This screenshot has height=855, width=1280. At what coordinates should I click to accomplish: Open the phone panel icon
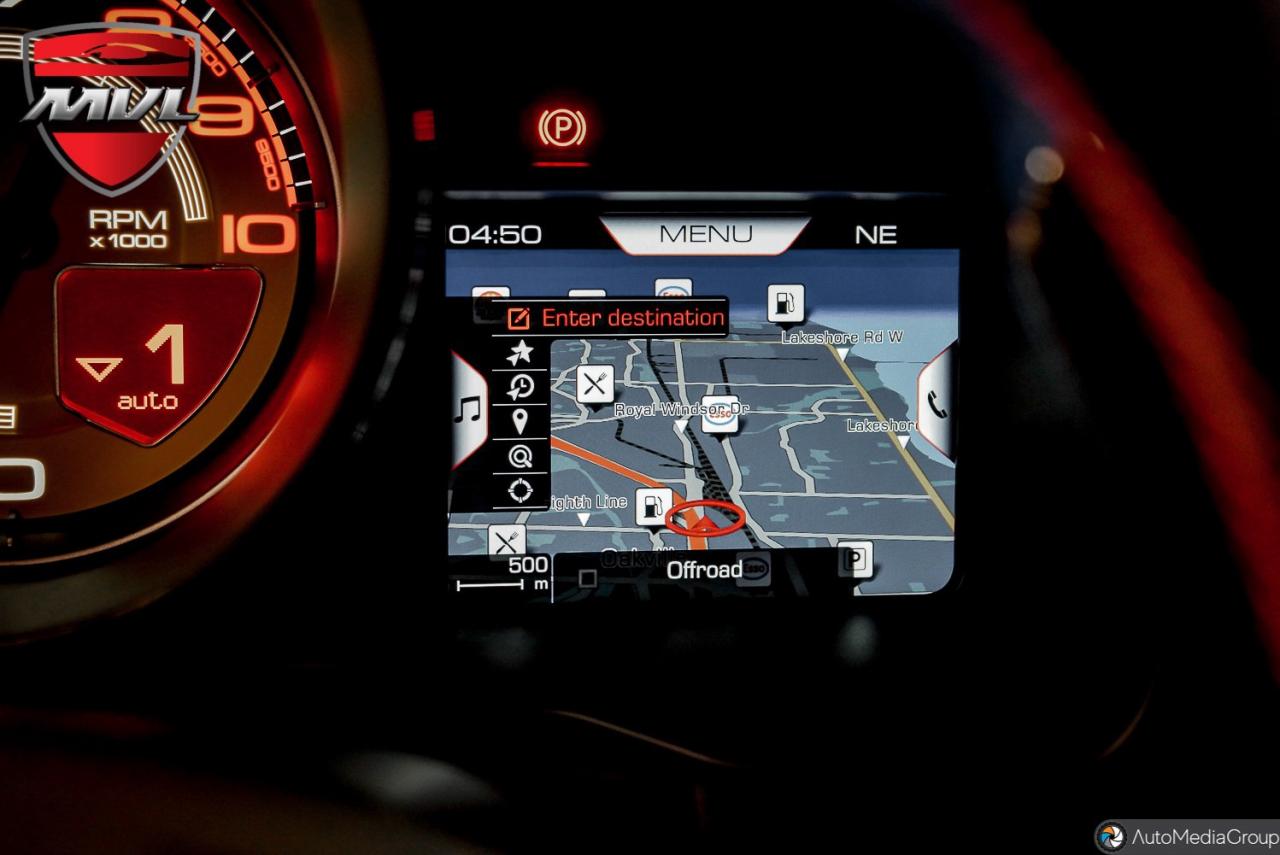937,407
